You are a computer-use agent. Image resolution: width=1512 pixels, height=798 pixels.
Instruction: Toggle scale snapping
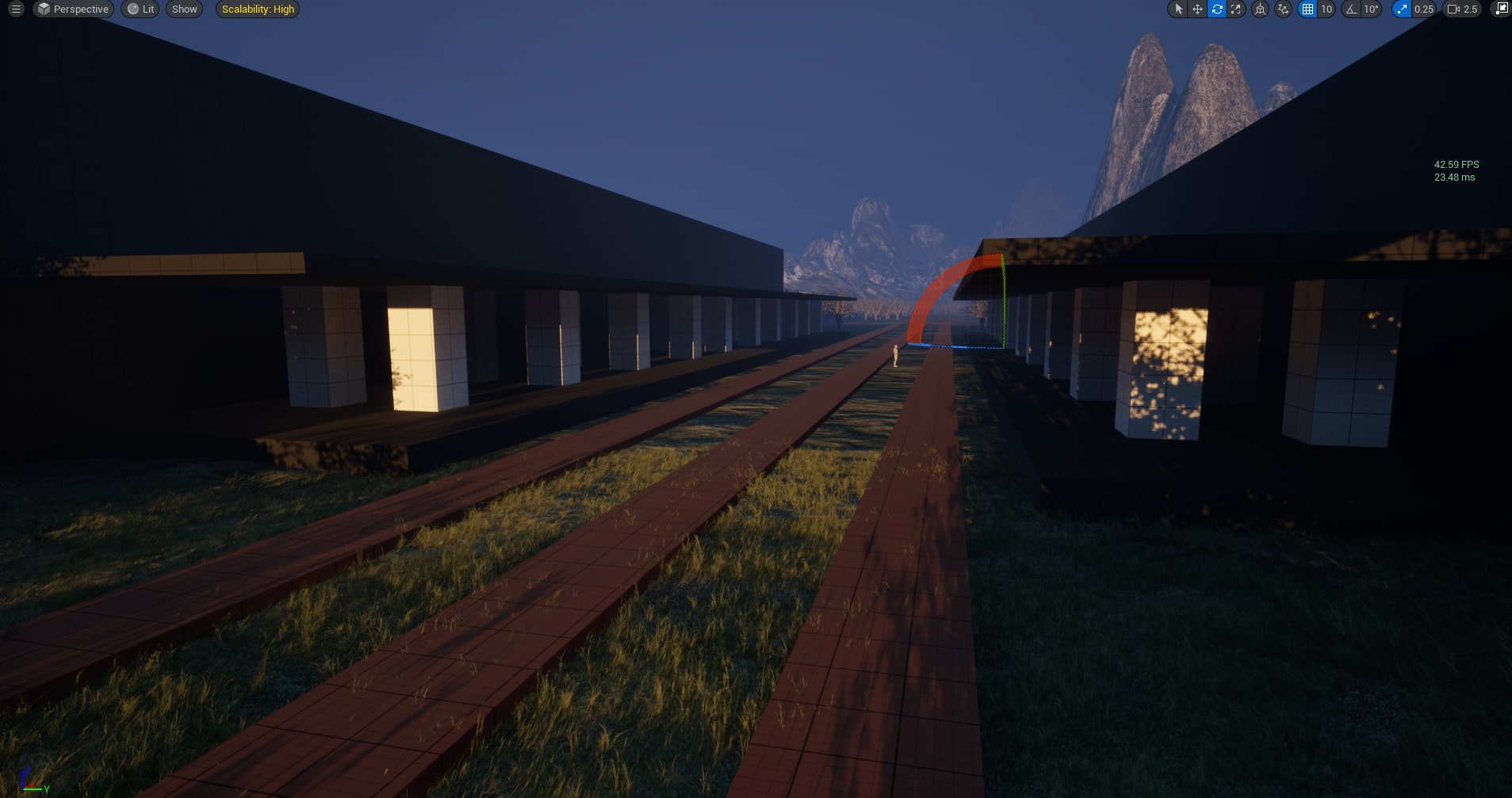[1401, 10]
